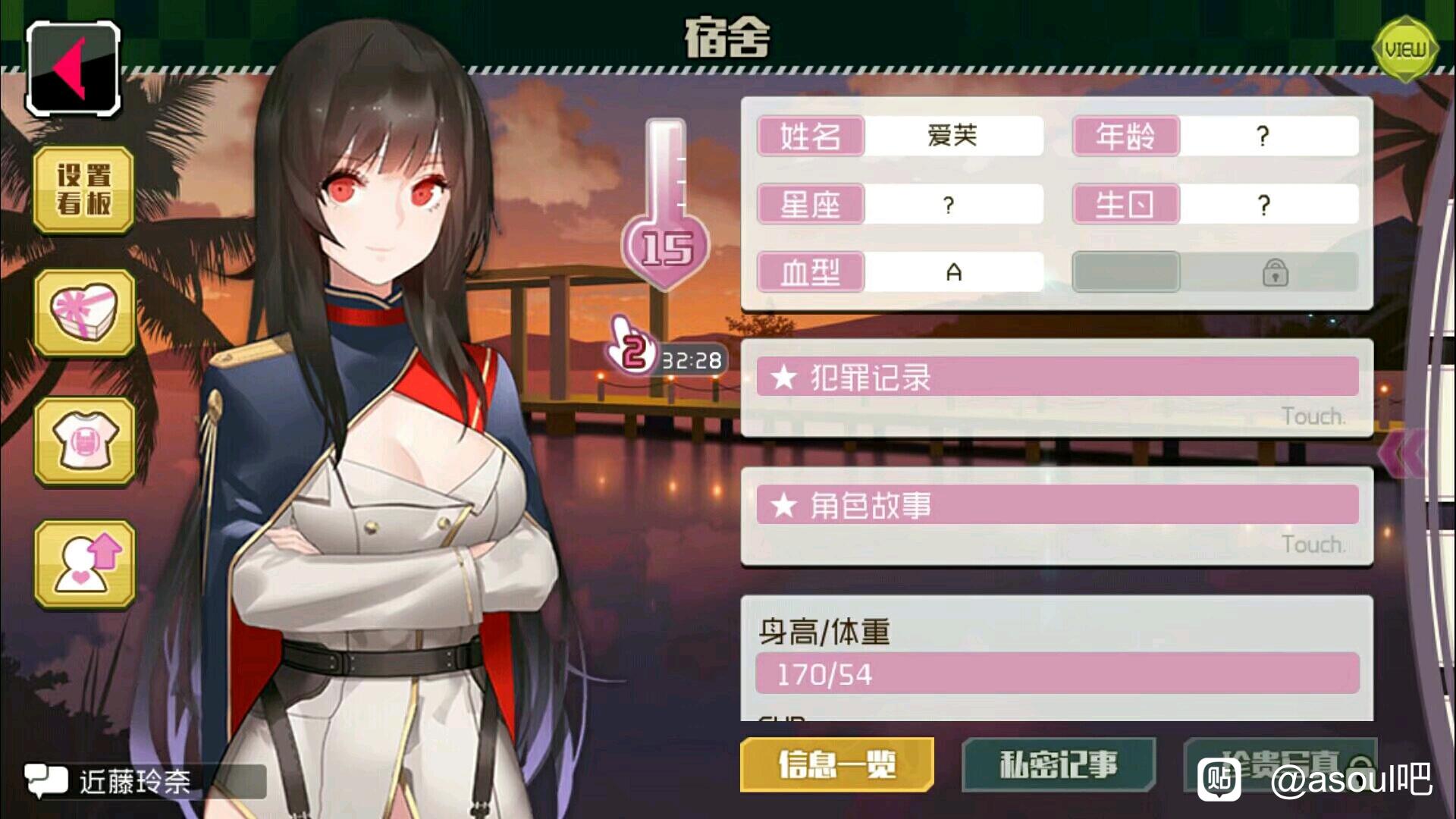Image resolution: width=1456 pixels, height=819 pixels.
Task: Go back with the red arrow button
Action: coord(74,68)
